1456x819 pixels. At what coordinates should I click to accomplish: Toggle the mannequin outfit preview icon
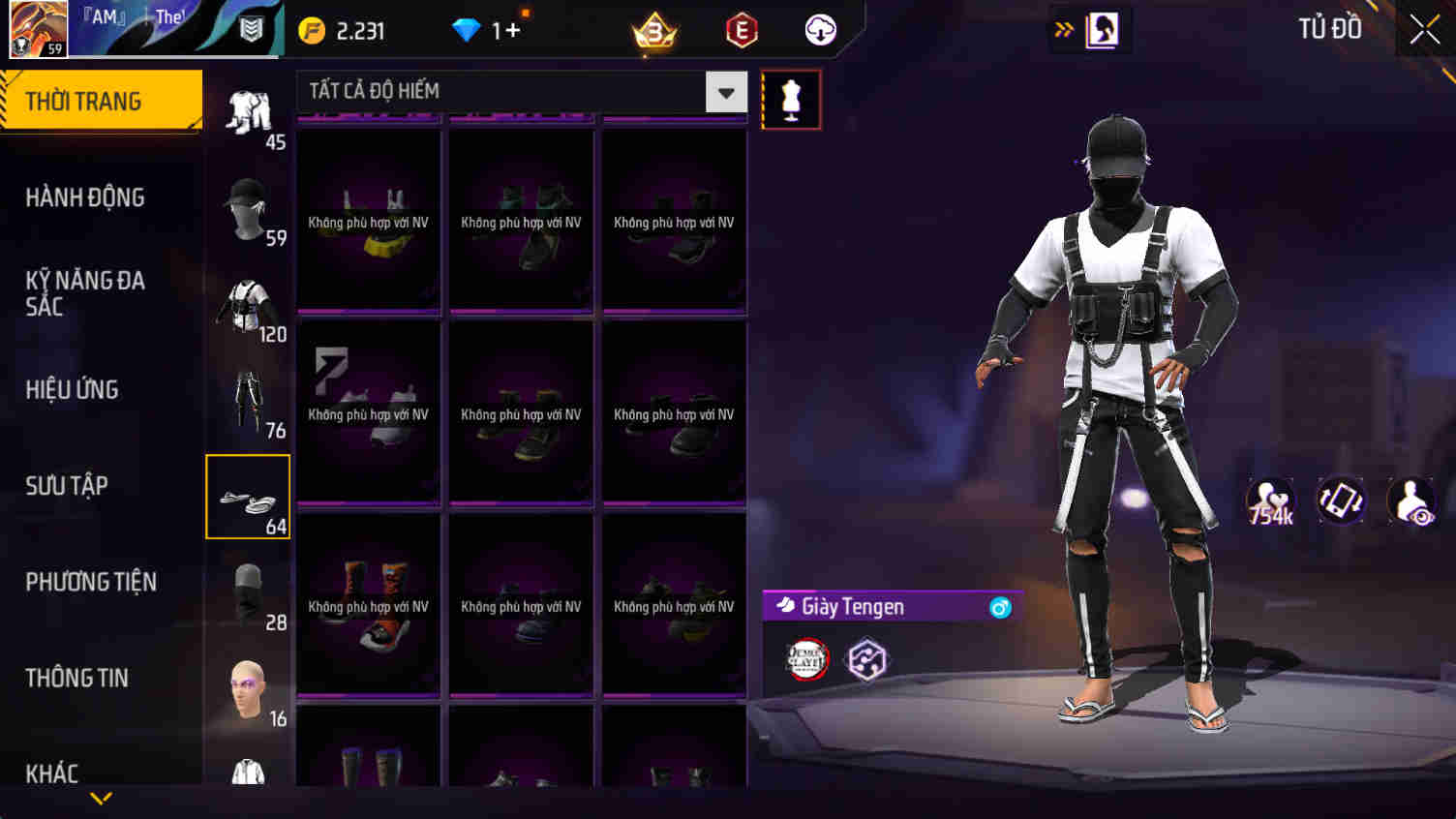[x=792, y=98]
